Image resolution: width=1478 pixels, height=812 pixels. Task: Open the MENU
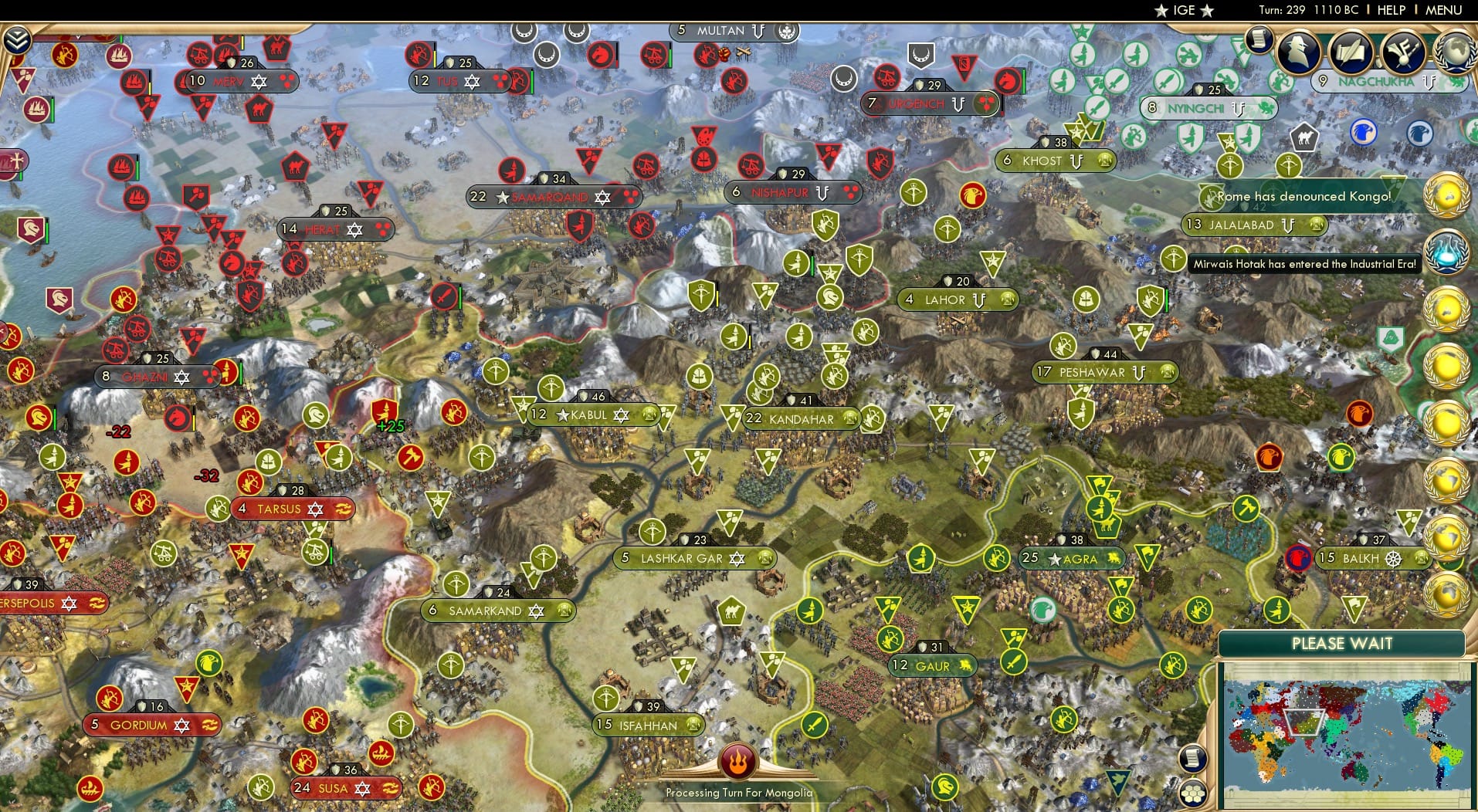pos(1442,10)
